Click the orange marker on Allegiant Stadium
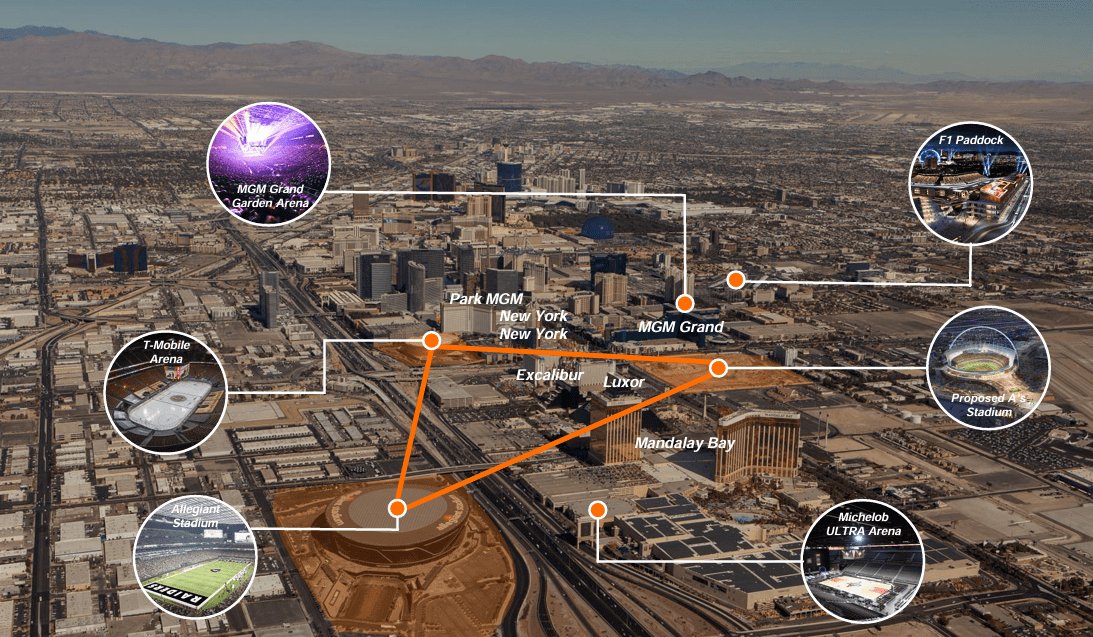 [397, 508]
